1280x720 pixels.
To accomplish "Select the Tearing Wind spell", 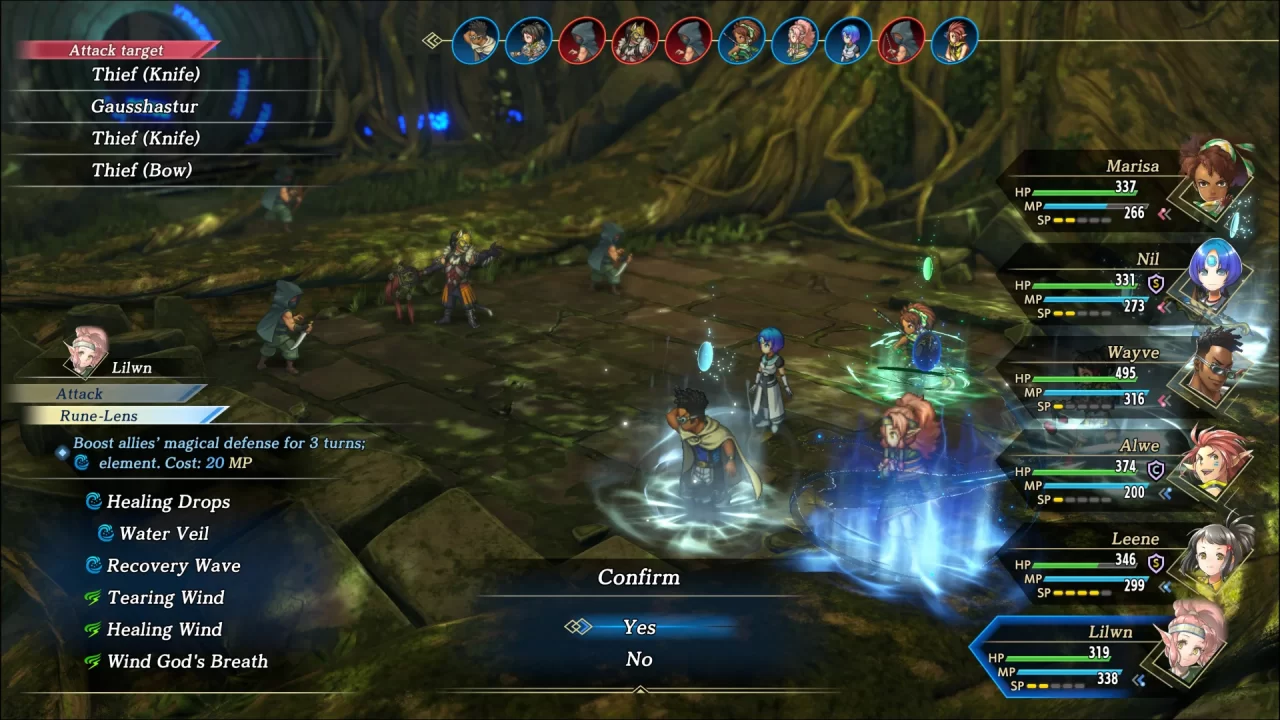I will [165, 598].
